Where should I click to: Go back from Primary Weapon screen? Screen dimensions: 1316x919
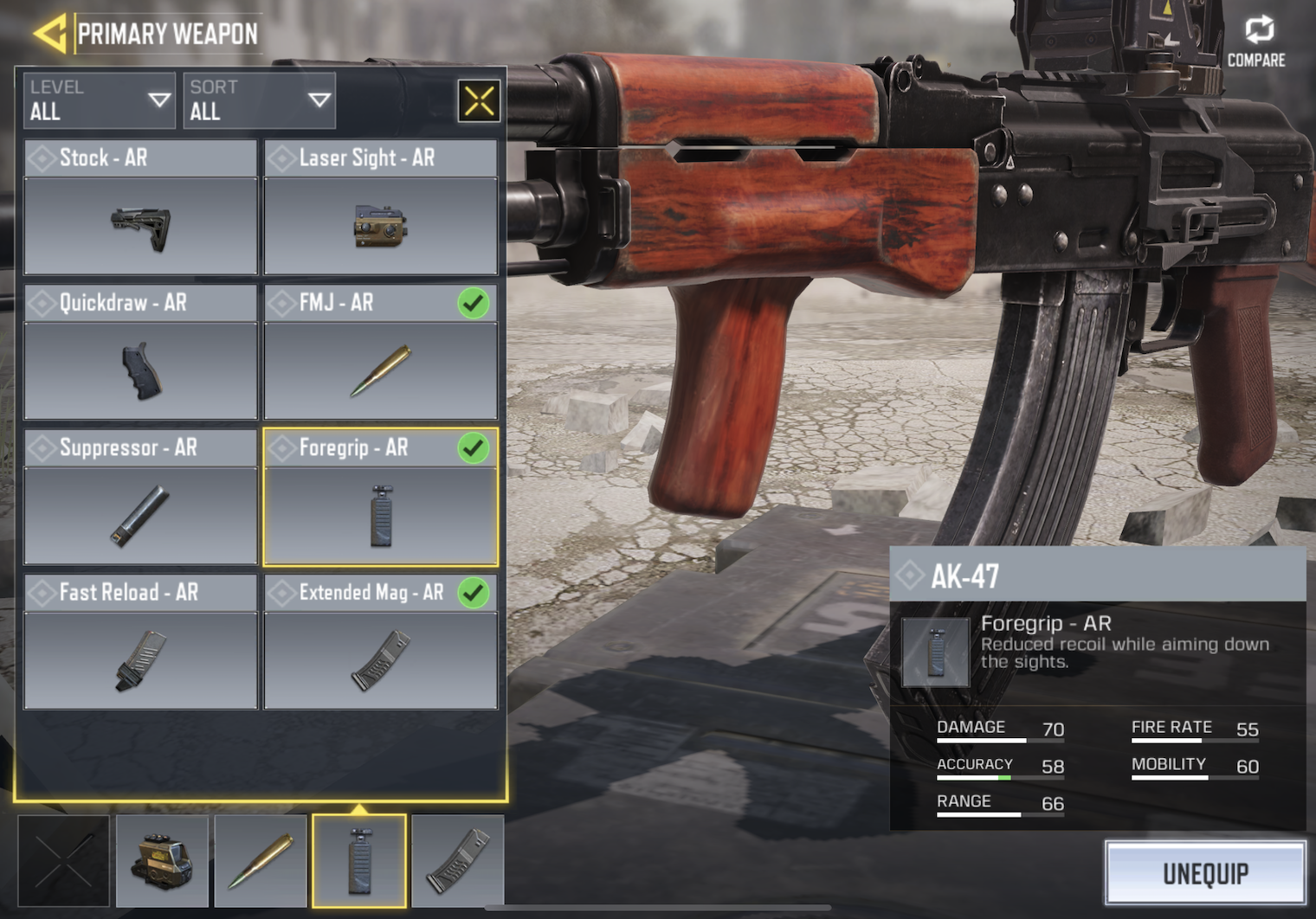click(50, 34)
